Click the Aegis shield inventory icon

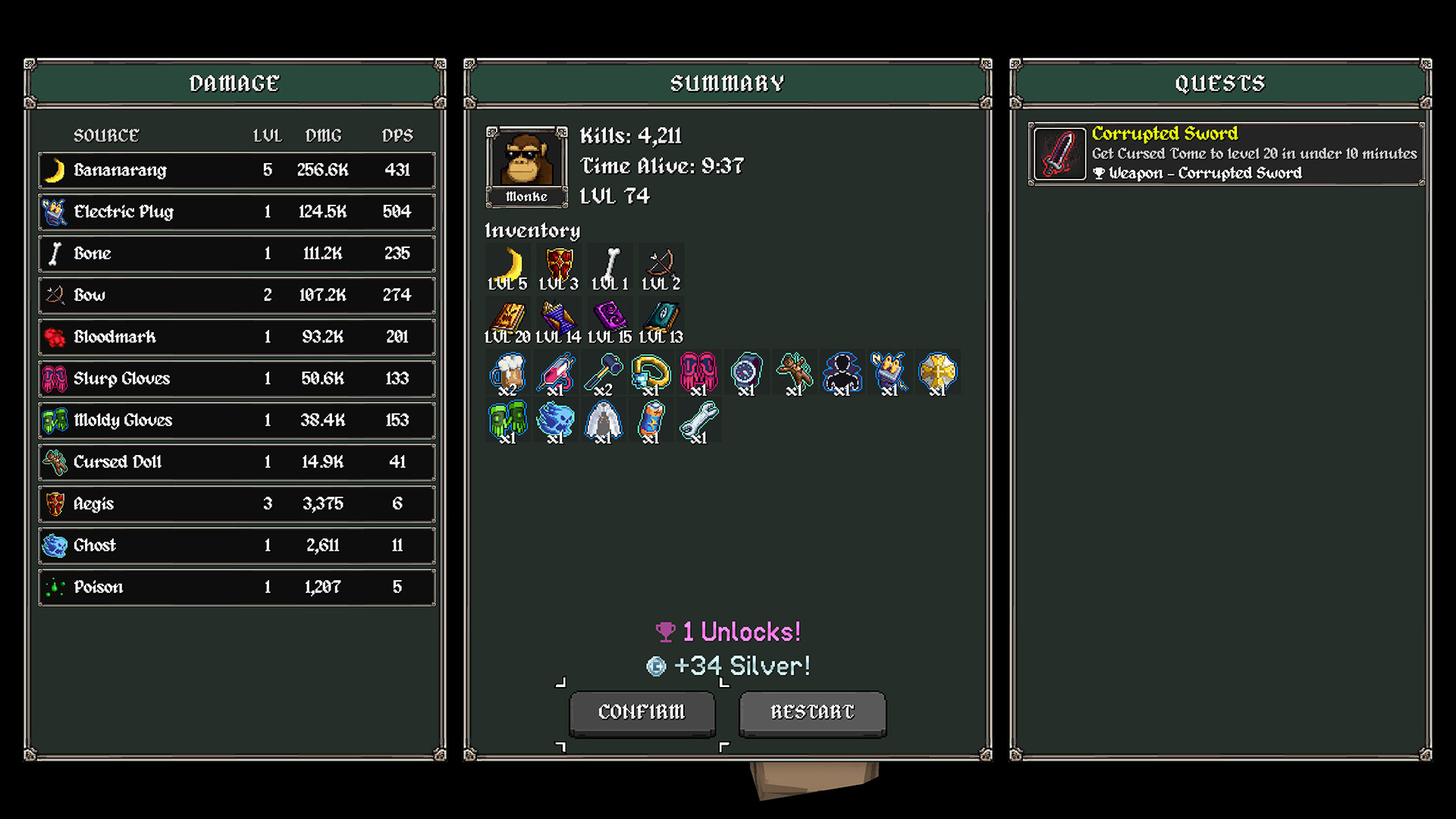tap(560, 265)
